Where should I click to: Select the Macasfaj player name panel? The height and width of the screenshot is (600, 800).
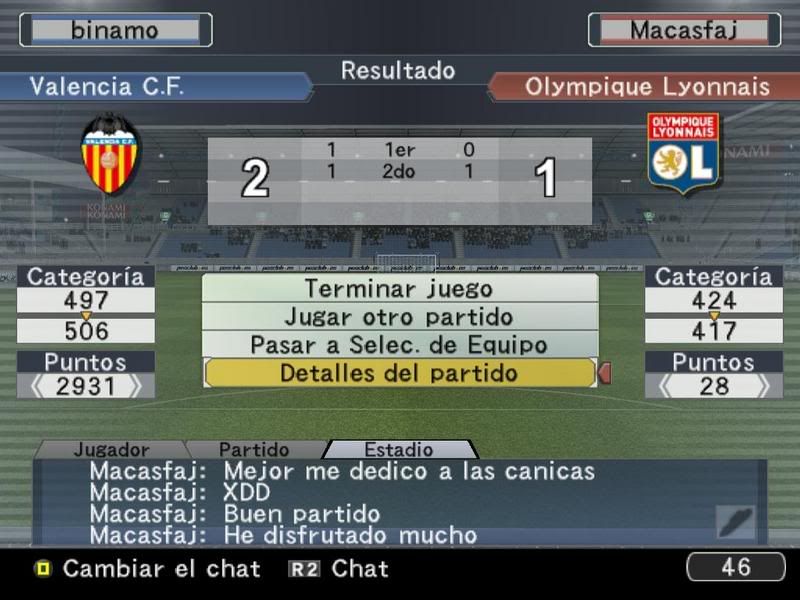684,30
